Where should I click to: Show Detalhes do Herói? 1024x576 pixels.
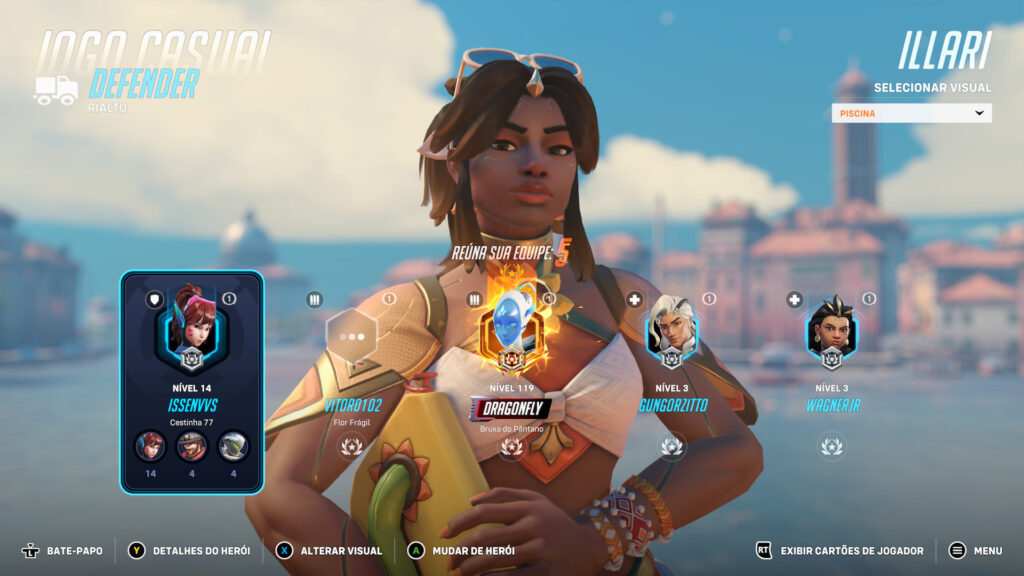(x=184, y=550)
